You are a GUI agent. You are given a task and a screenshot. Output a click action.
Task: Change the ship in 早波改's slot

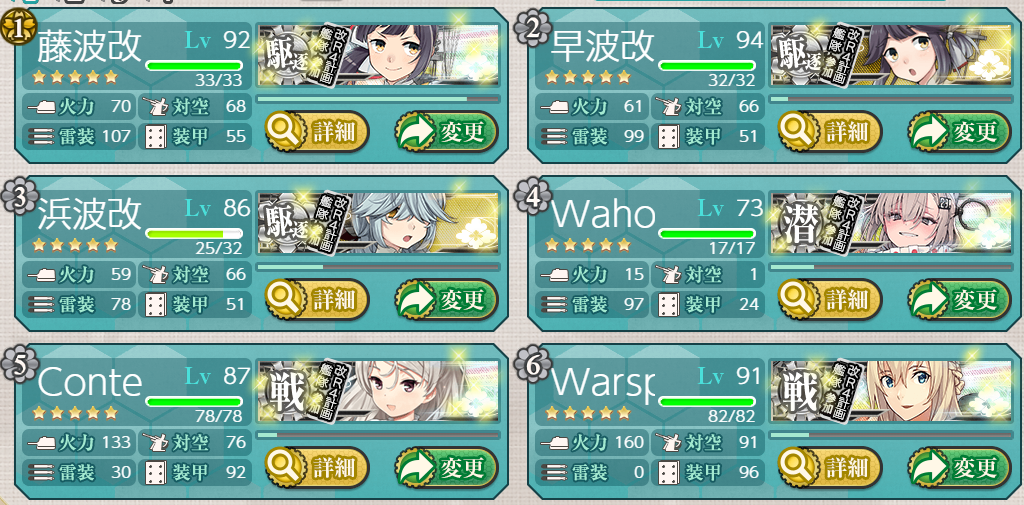click(958, 131)
